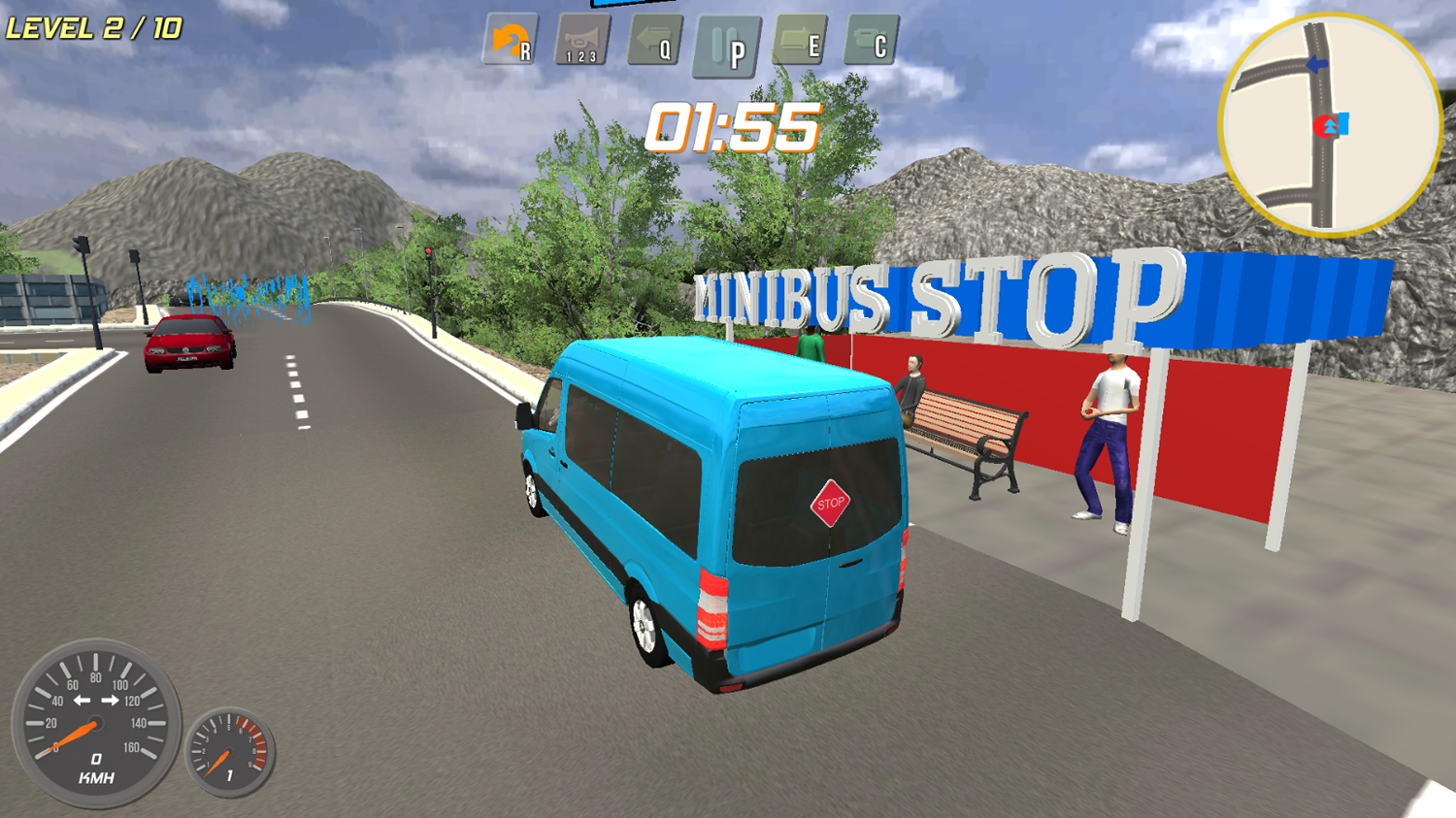Click the KMH speedometer gauge
1456x818 pixels.
point(94,726)
